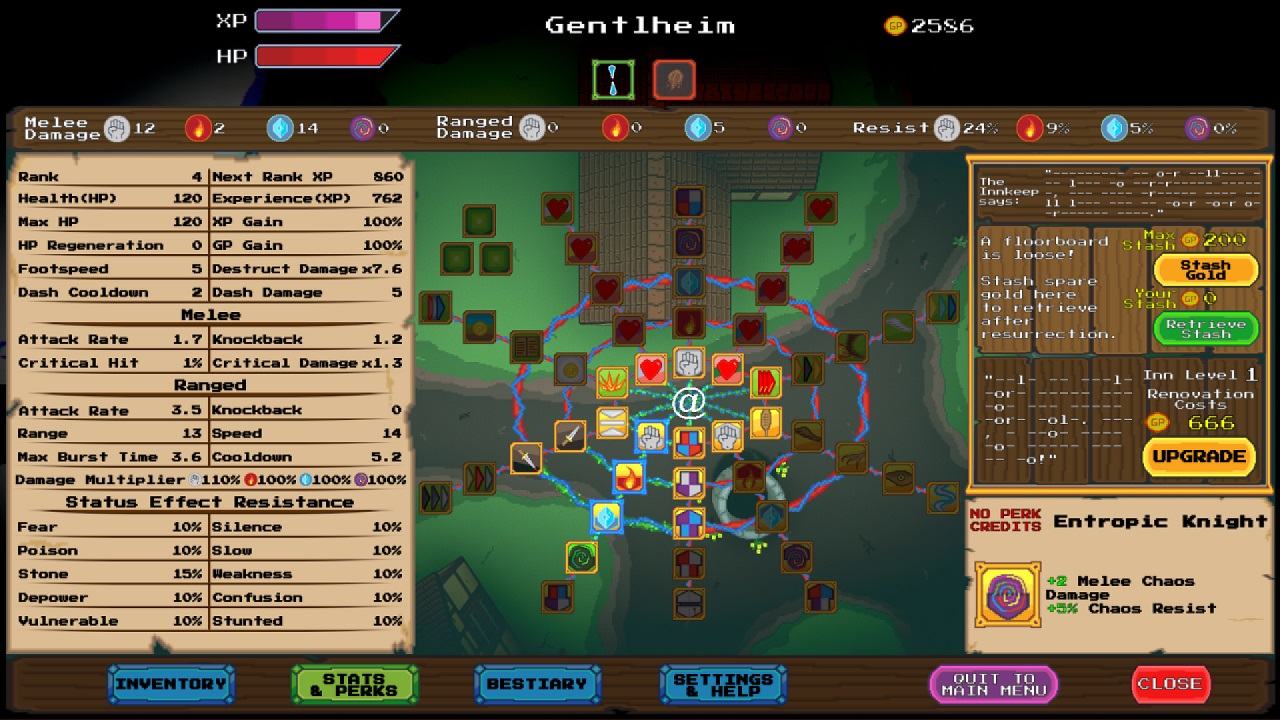Toggle the blue-highlighted ice crystal perk node
Viewport: 1280px width, 720px height.
[605, 517]
